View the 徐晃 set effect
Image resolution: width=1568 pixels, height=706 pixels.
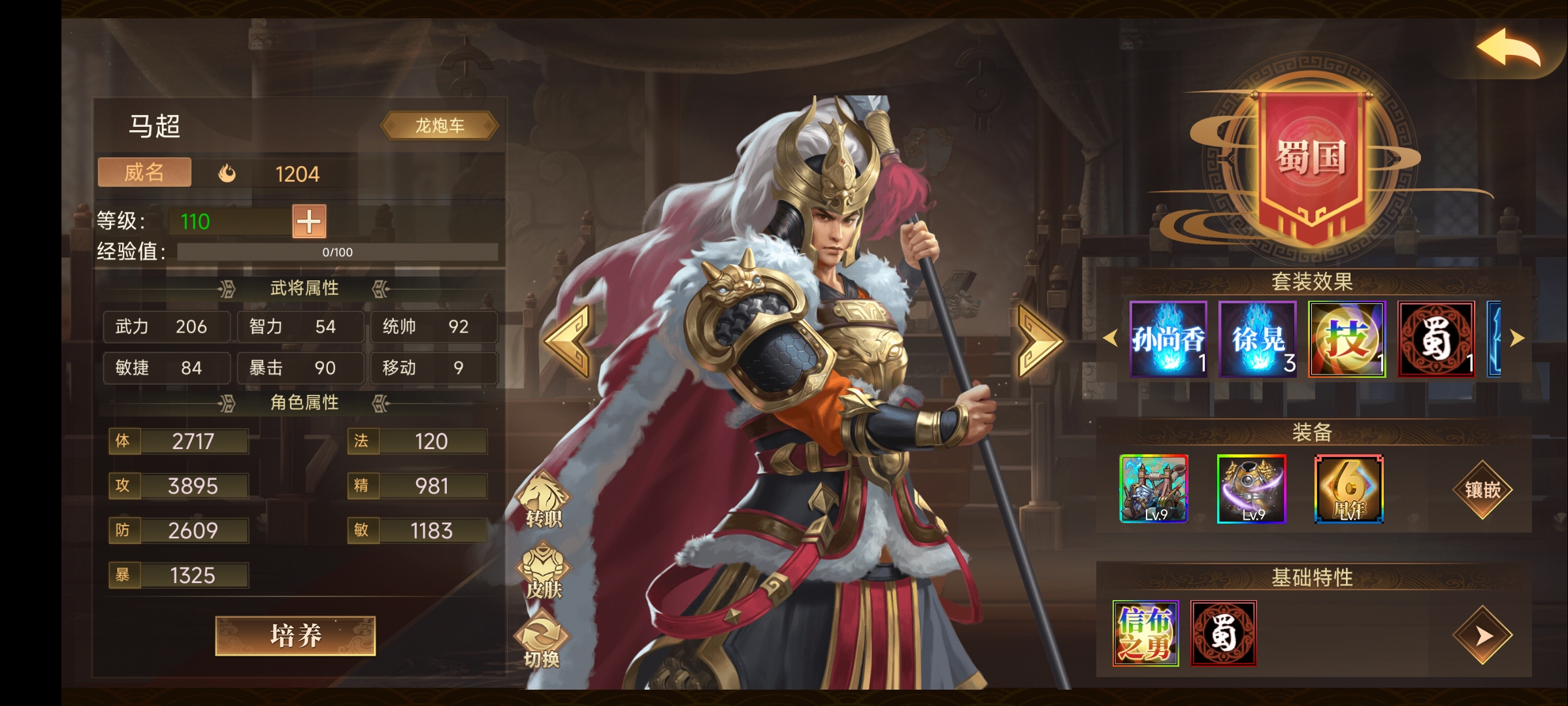tap(1258, 339)
